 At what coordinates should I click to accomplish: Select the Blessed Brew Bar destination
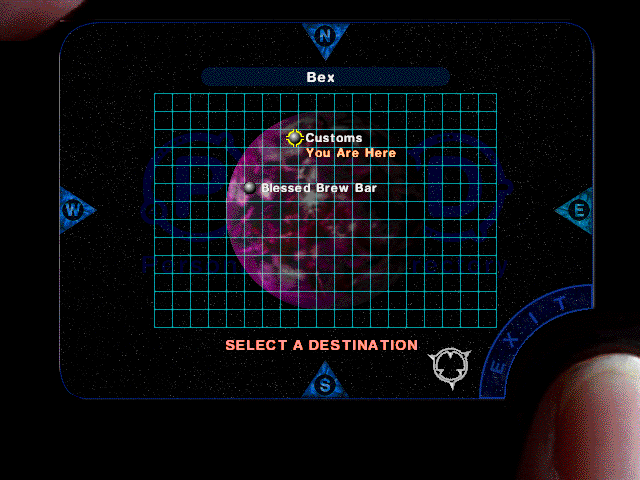[250, 188]
